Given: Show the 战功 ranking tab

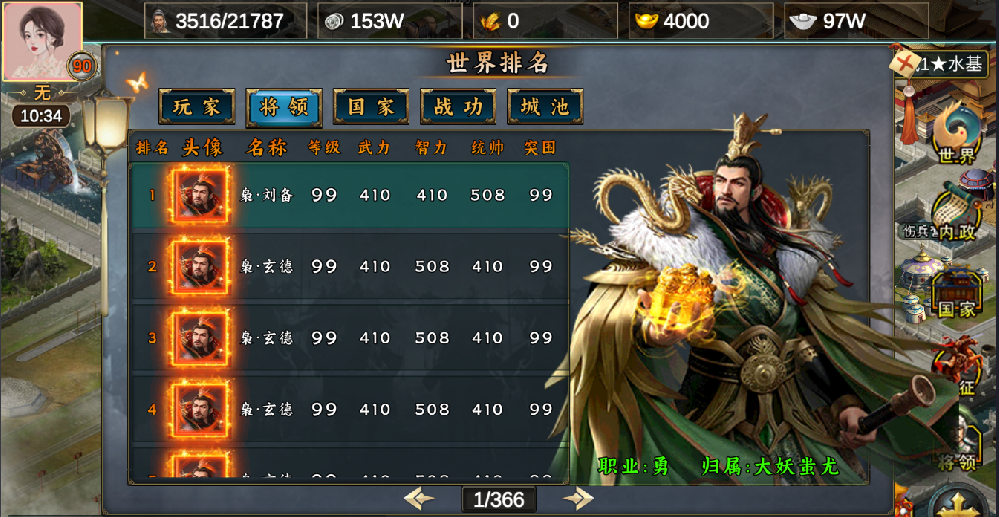Looking at the screenshot, I should click(x=458, y=107).
